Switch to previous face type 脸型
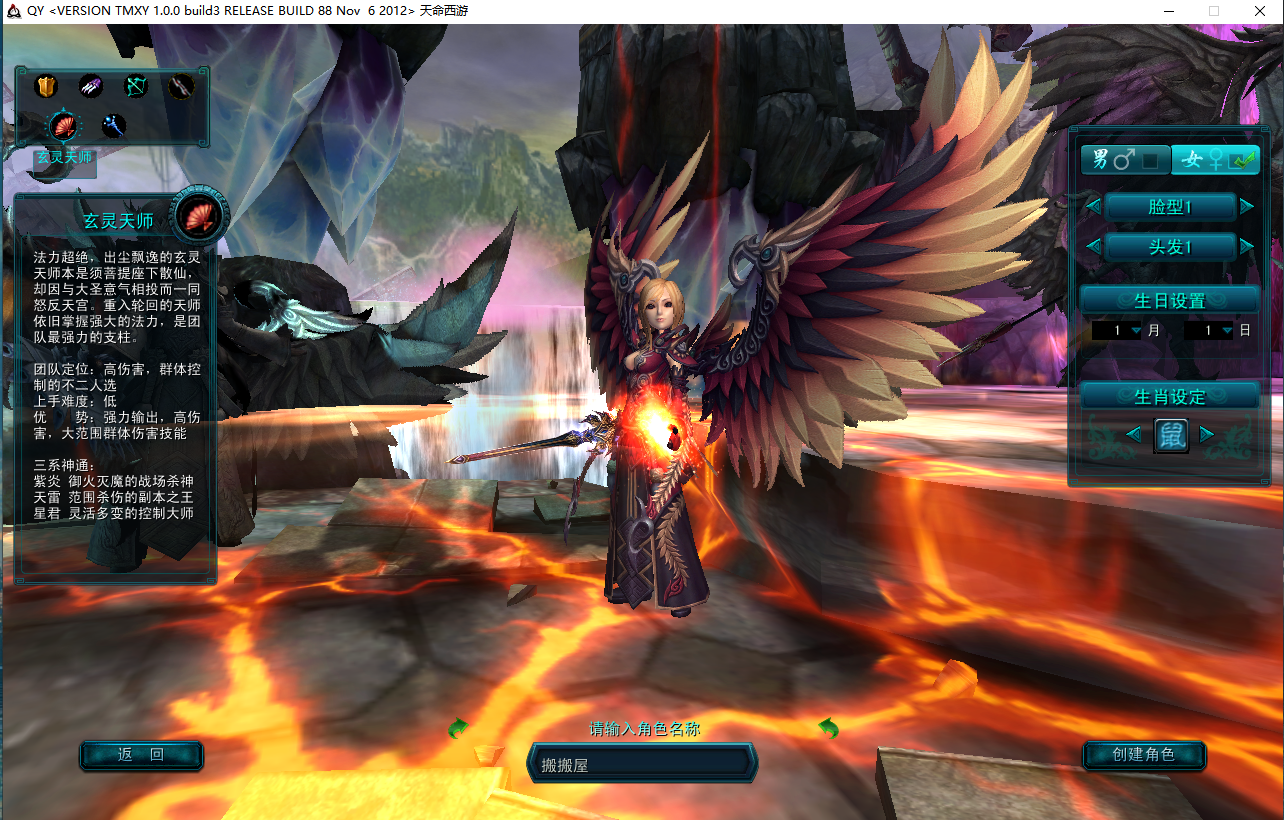 [x=1094, y=207]
